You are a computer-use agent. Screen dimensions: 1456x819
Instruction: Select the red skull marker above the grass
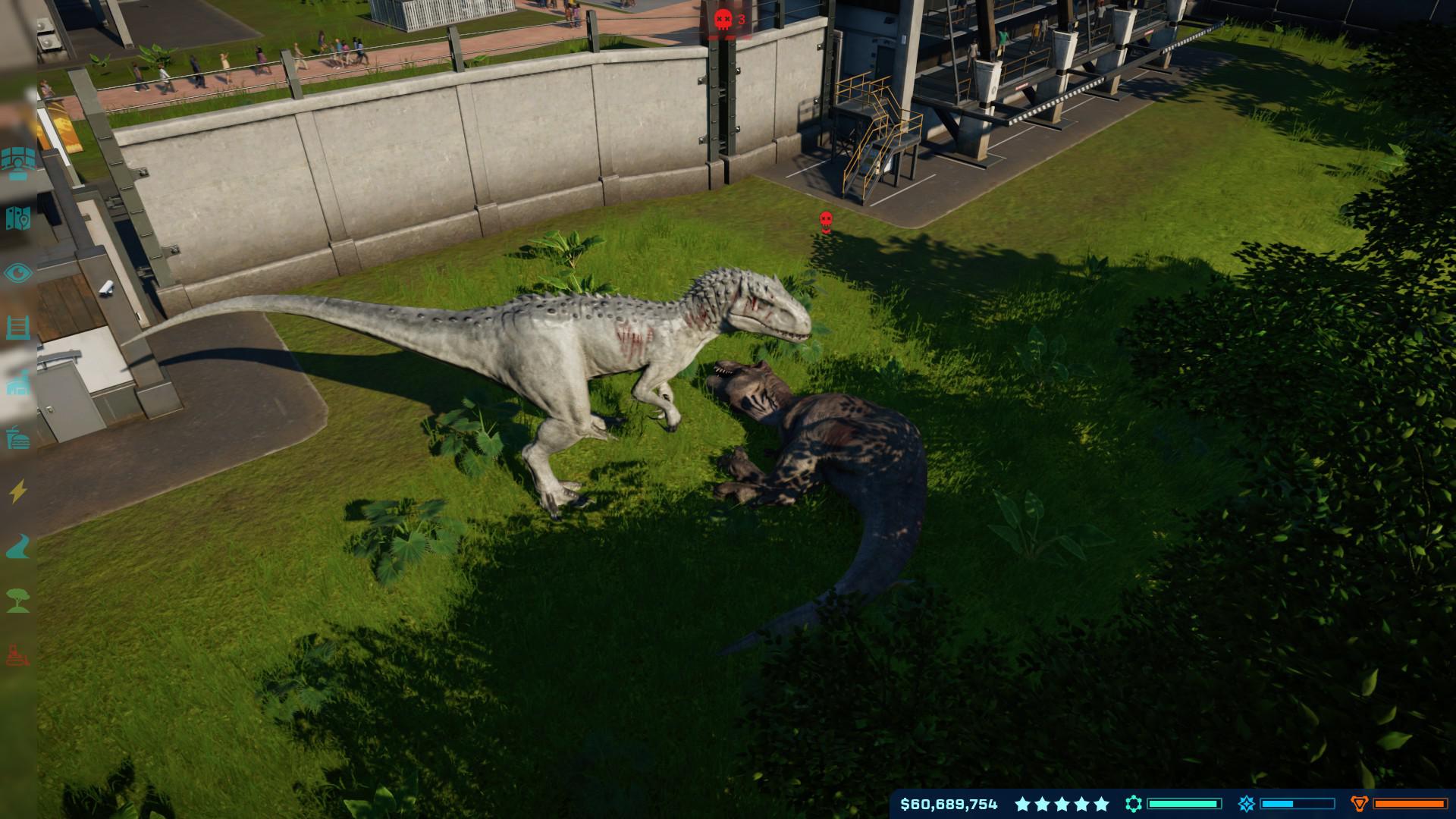pos(826,221)
